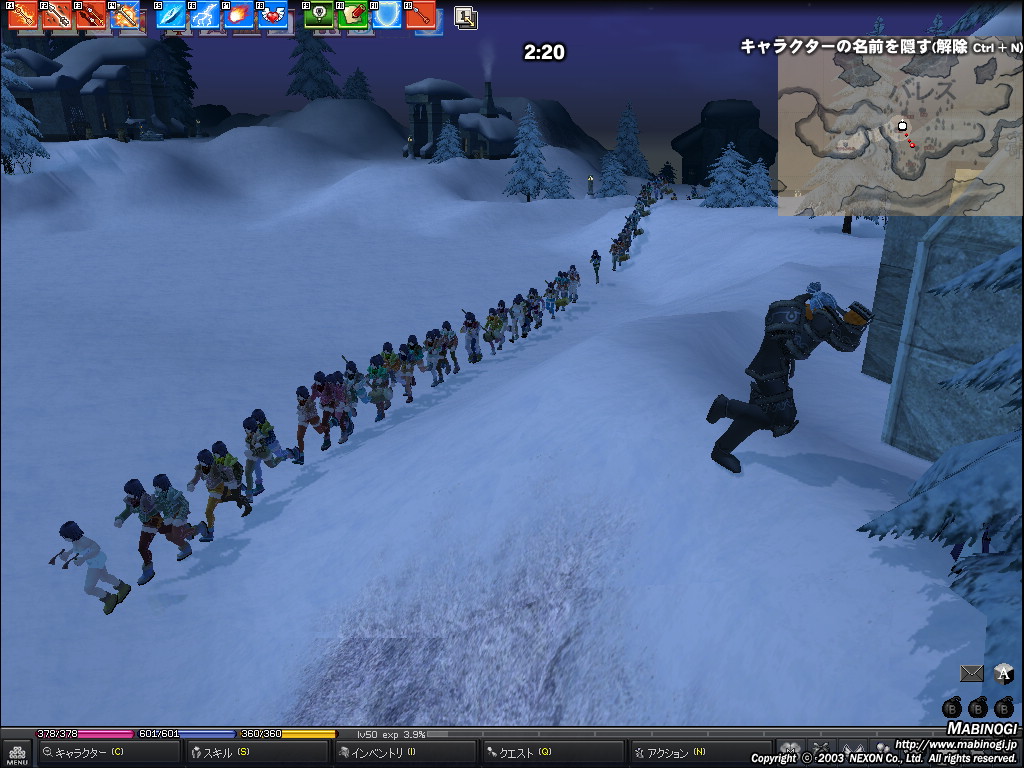Click the hexagonal 'A' cube icon
The height and width of the screenshot is (768, 1024).
1004,674
